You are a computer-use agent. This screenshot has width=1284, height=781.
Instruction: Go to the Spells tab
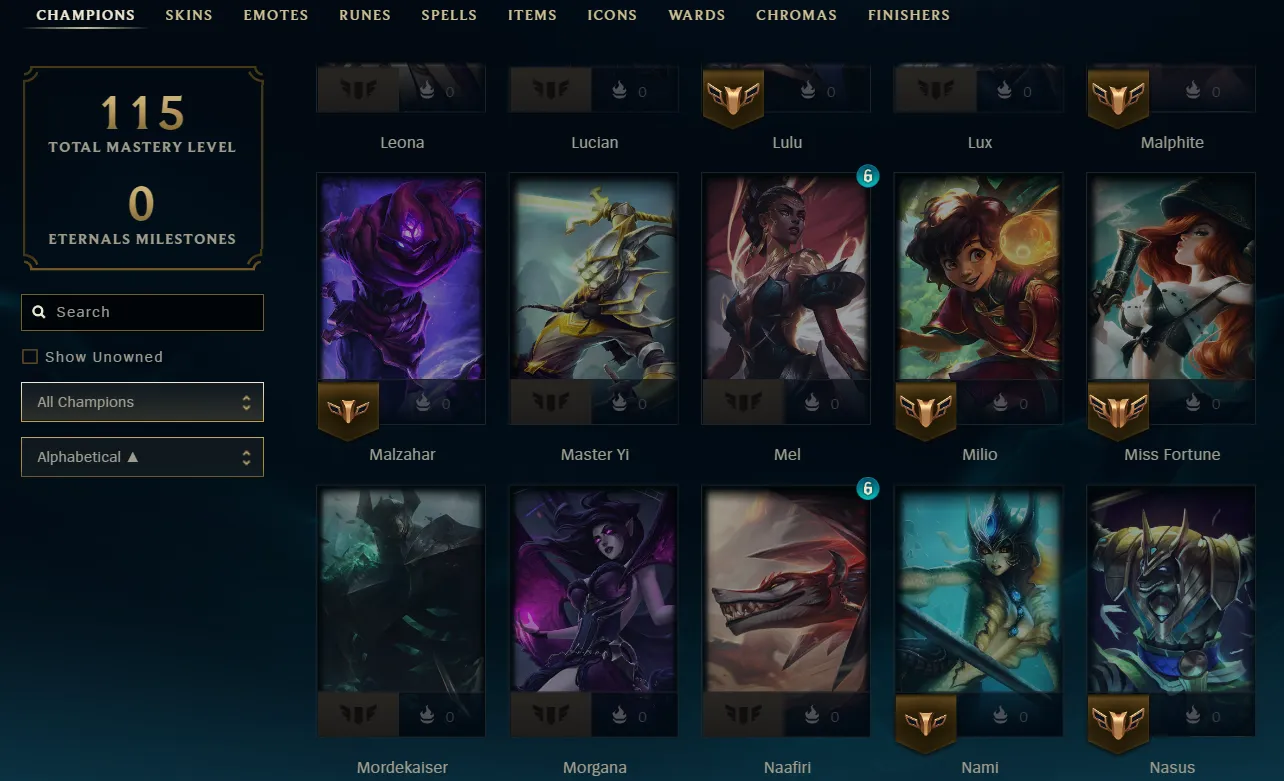point(449,15)
